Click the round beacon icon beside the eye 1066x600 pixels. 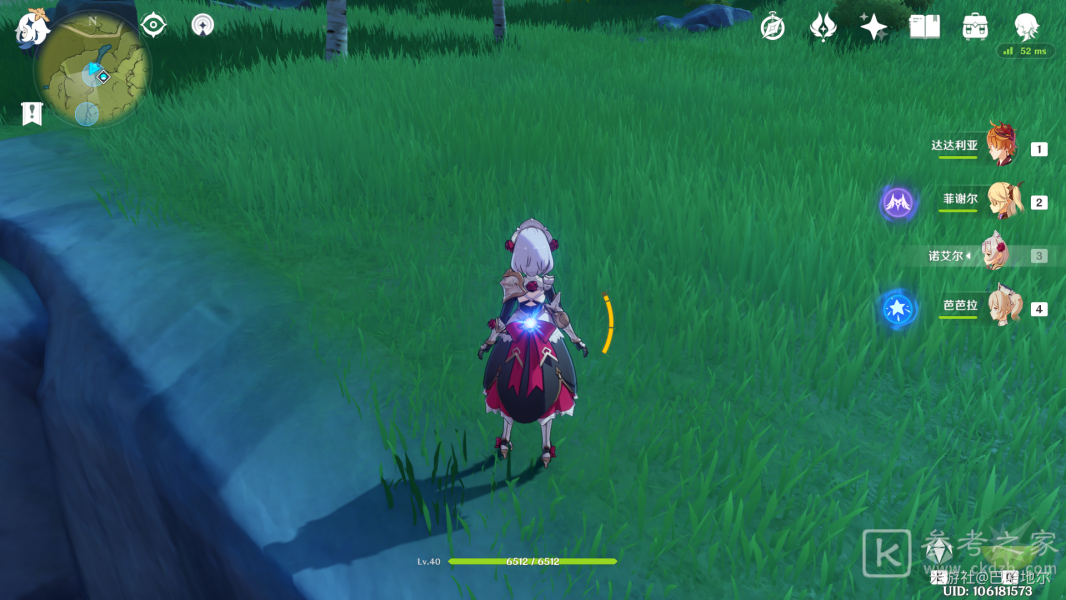(x=203, y=25)
